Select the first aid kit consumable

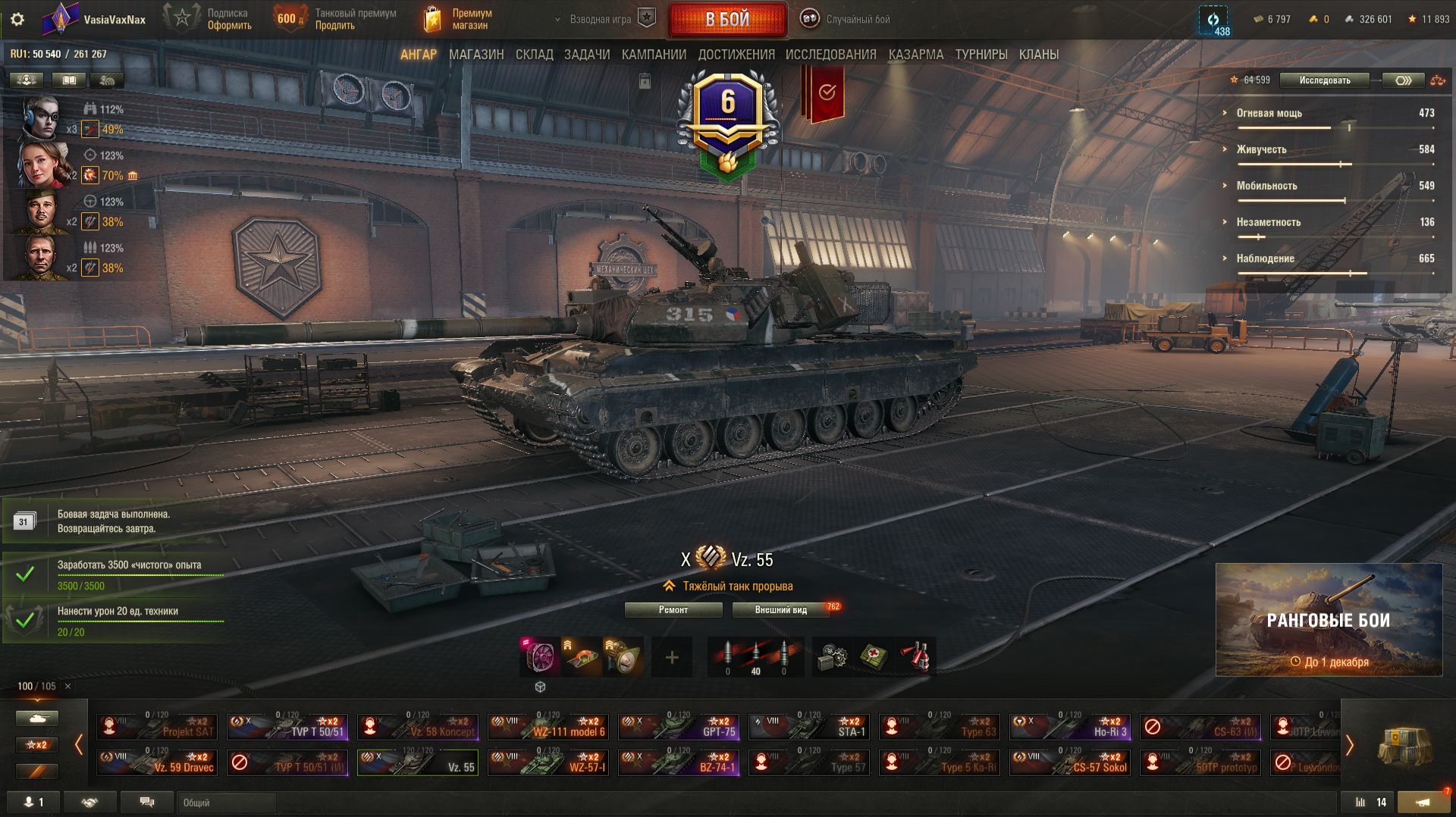point(874,657)
